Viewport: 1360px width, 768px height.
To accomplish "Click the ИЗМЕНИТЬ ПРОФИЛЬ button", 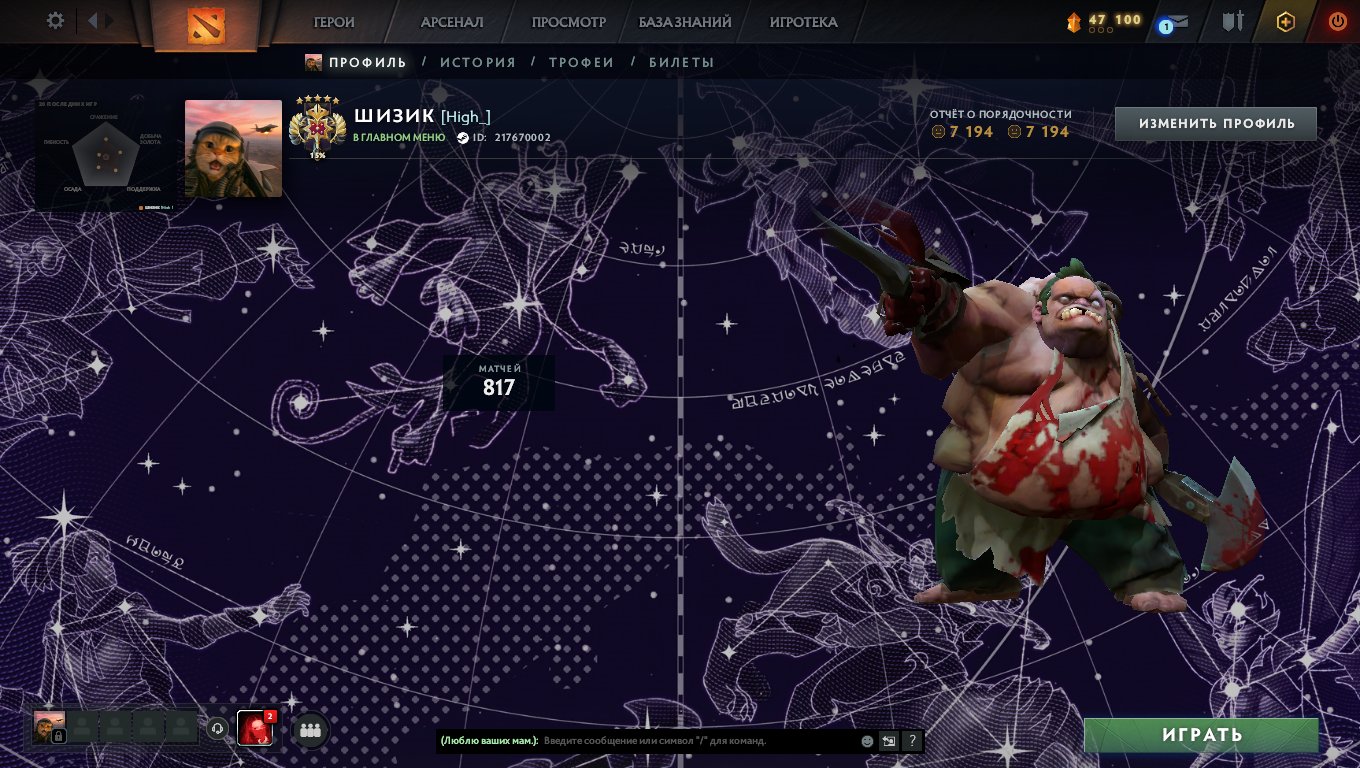I will 1215,122.
